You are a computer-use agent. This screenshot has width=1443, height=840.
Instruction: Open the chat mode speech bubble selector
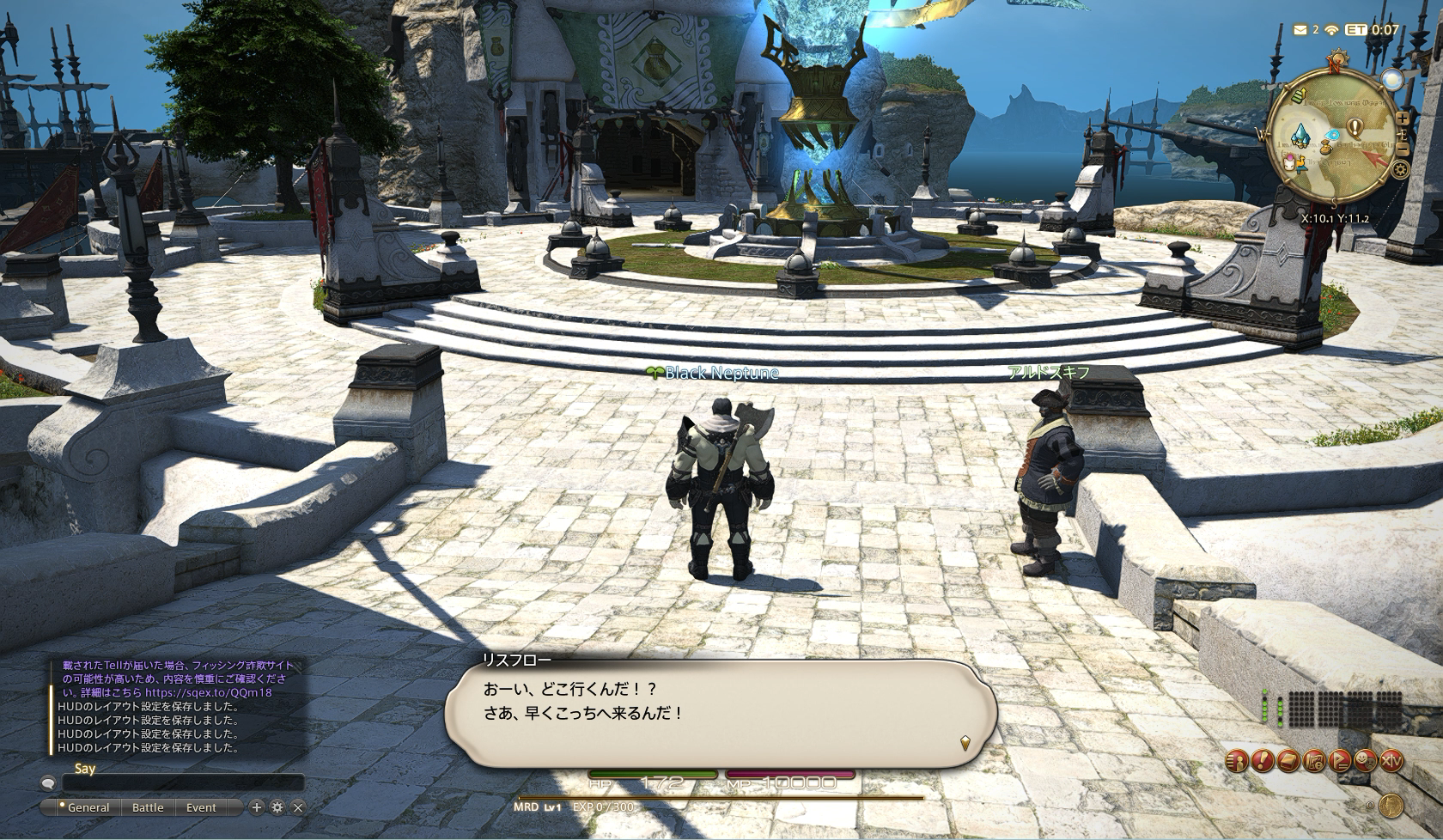click(x=48, y=782)
